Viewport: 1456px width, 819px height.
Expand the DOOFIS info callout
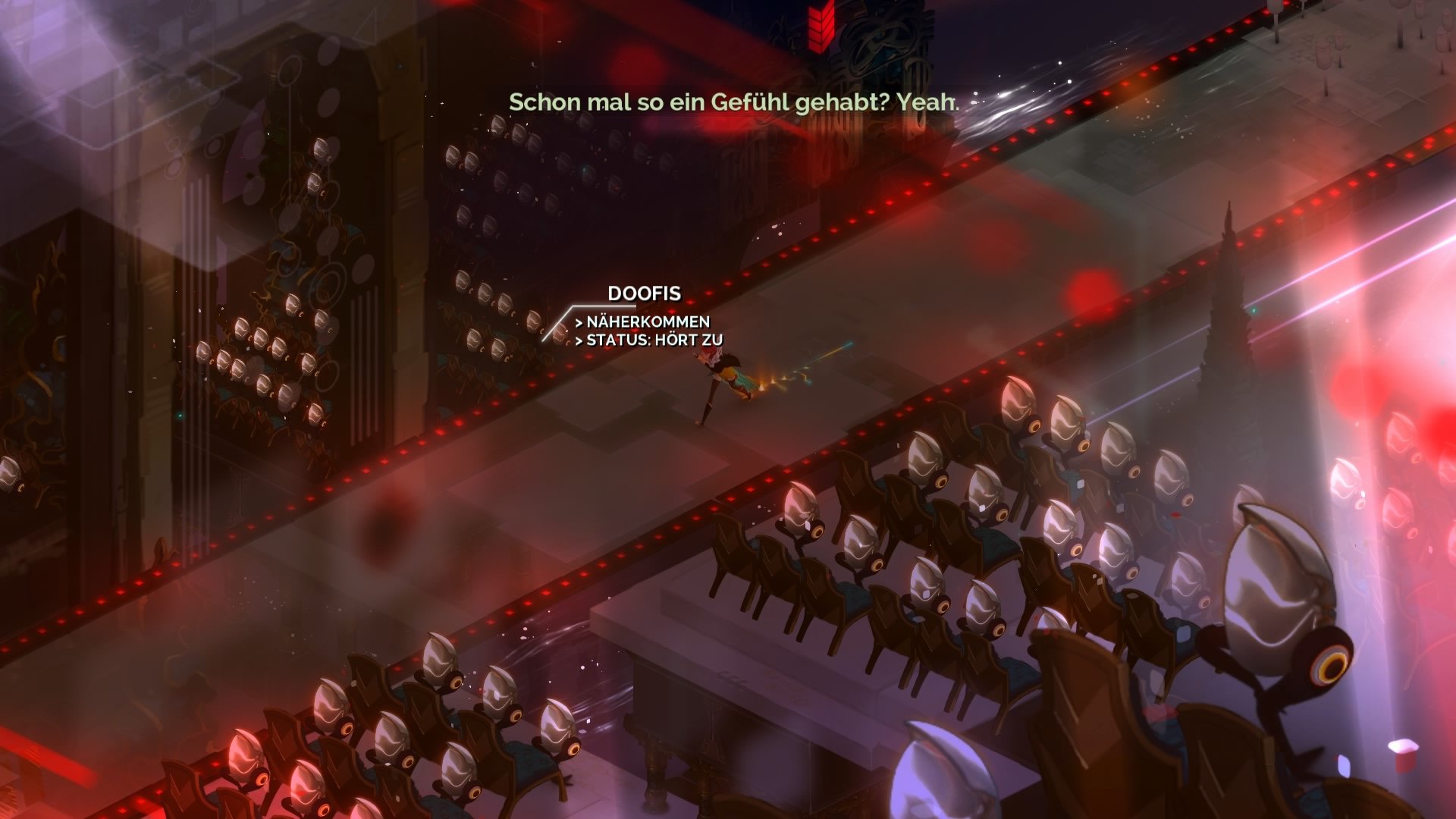[x=645, y=292]
